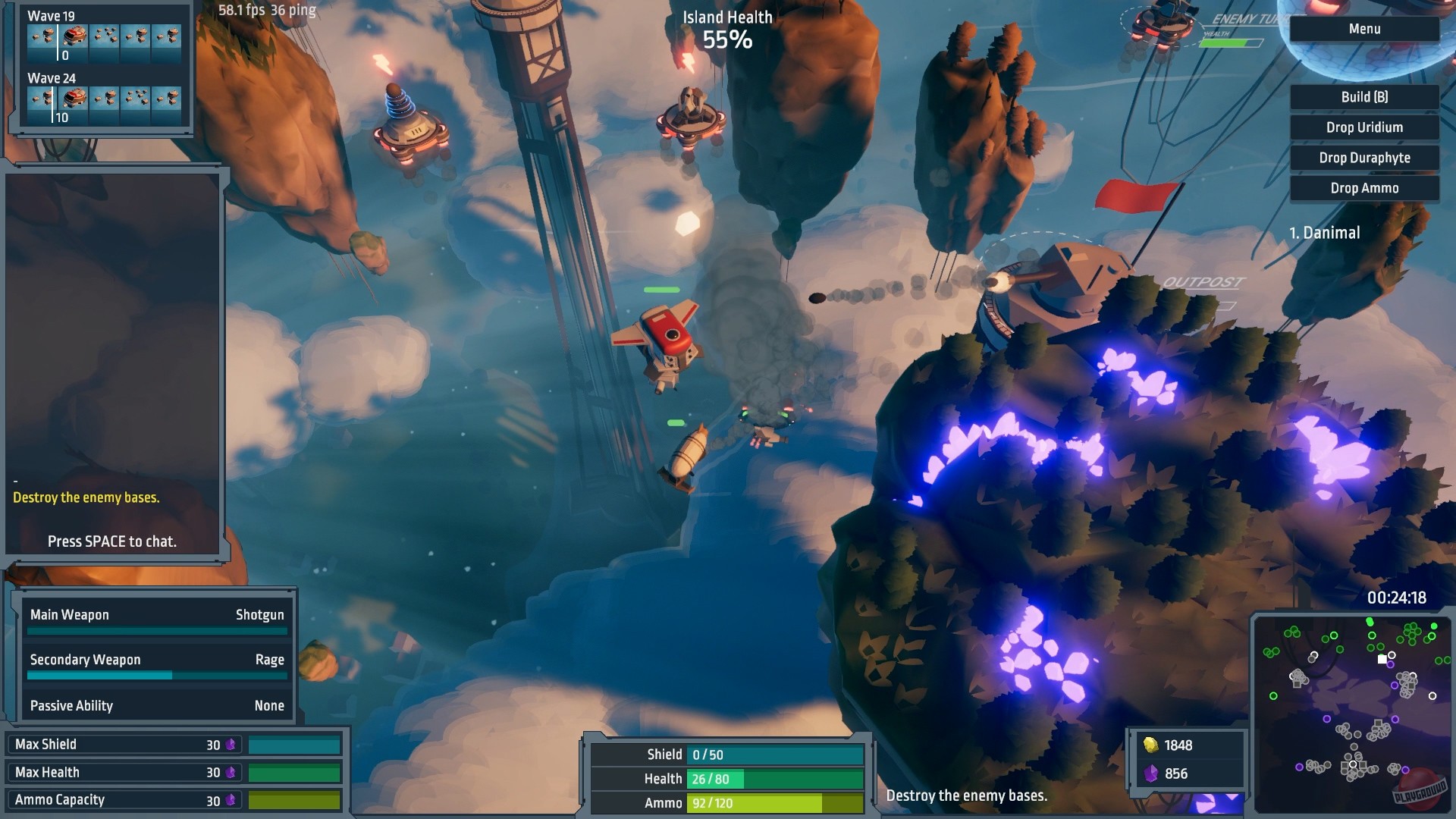
Task: Click the boss ship icon in Wave 24 row
Action: (x=74, y=99)
